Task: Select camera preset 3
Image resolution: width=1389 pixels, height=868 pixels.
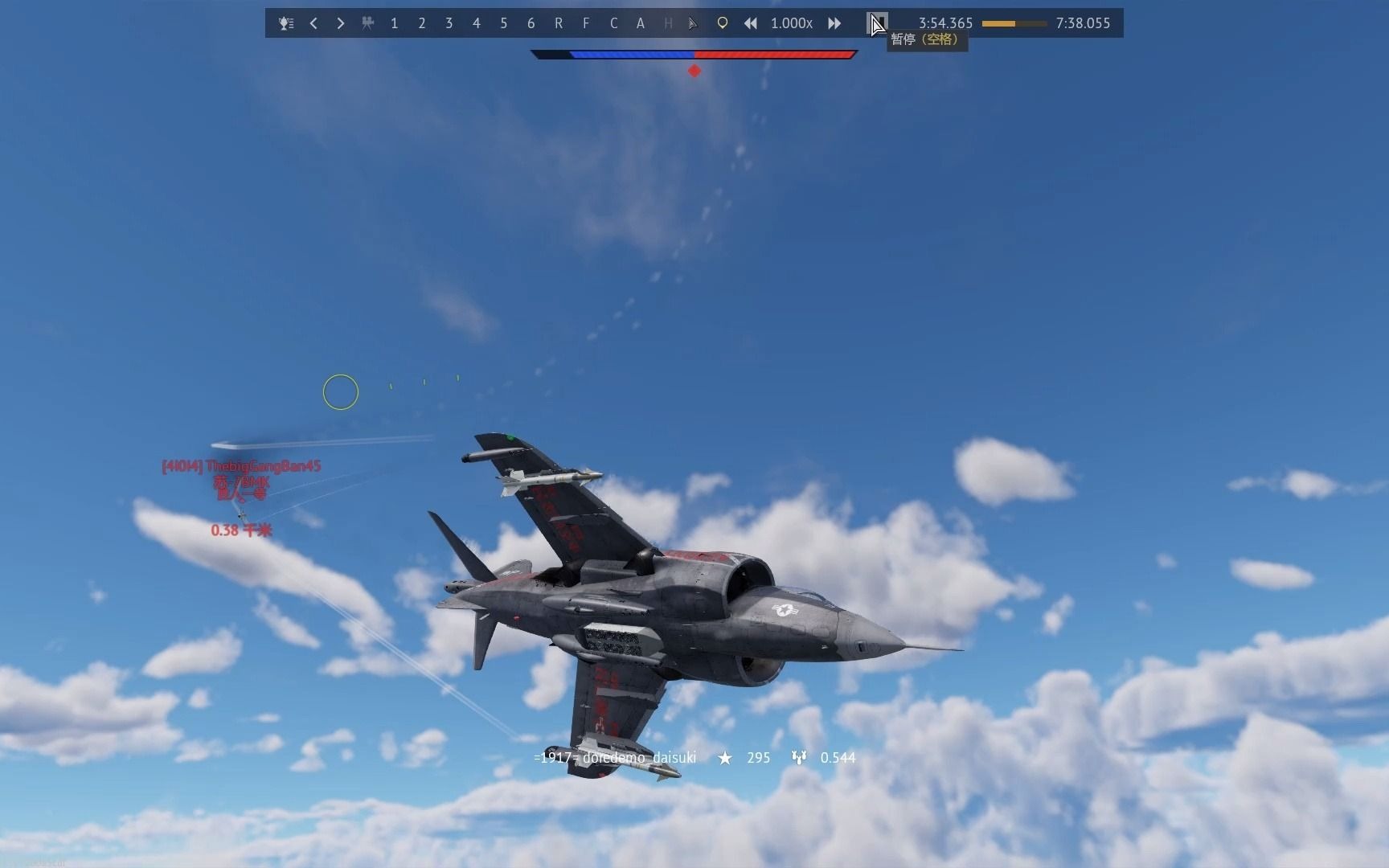Action: (x=449, y=23)
